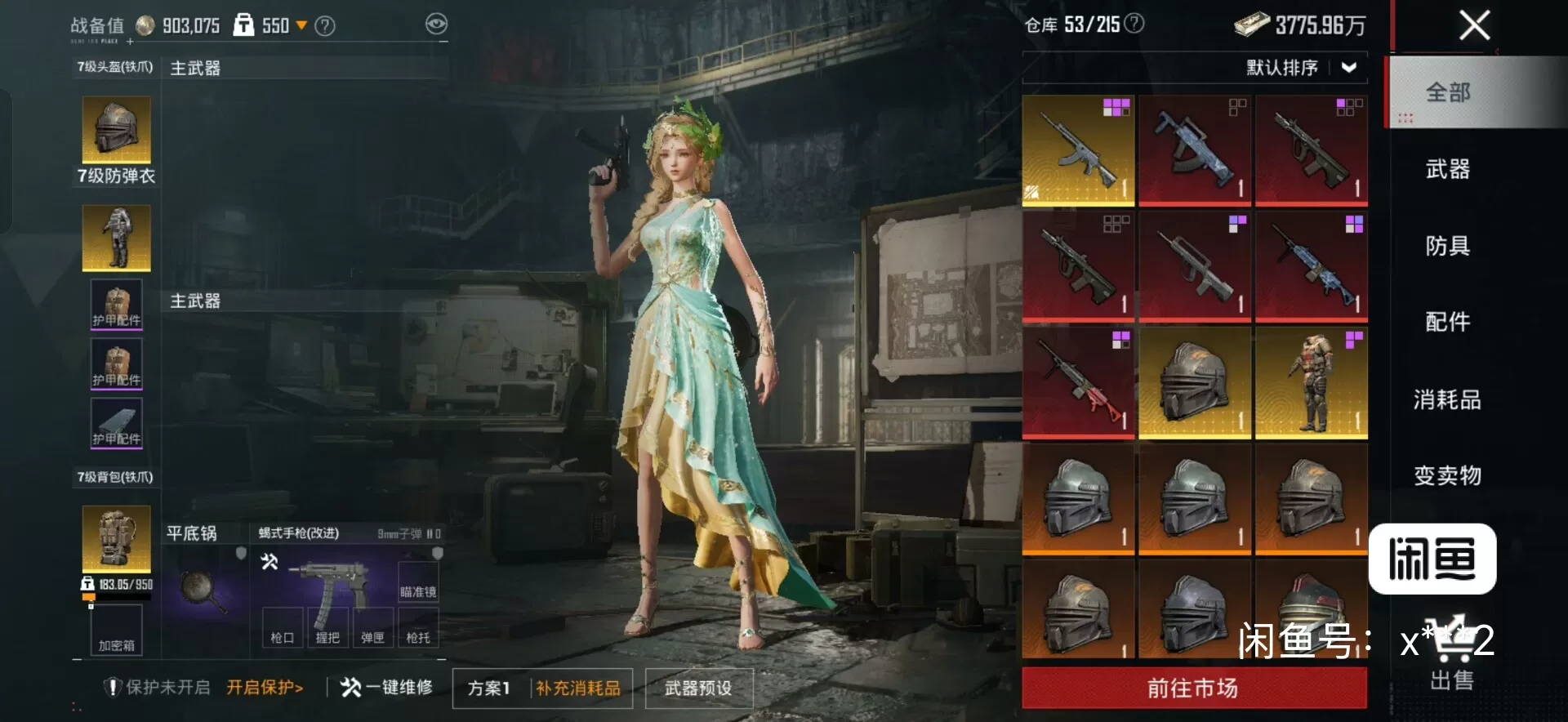Open the 战备值 help question mark

point(325,26)
